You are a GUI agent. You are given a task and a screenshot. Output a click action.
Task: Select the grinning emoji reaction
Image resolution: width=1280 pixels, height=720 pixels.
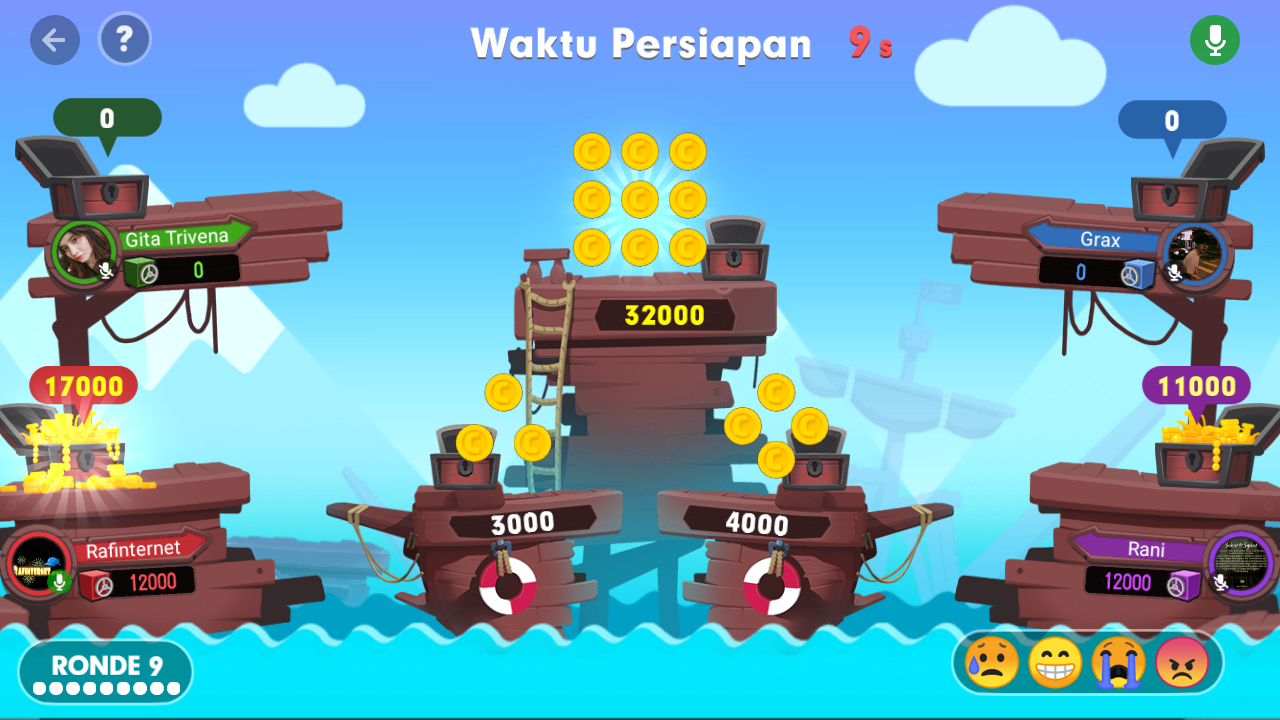(1056, 661)
